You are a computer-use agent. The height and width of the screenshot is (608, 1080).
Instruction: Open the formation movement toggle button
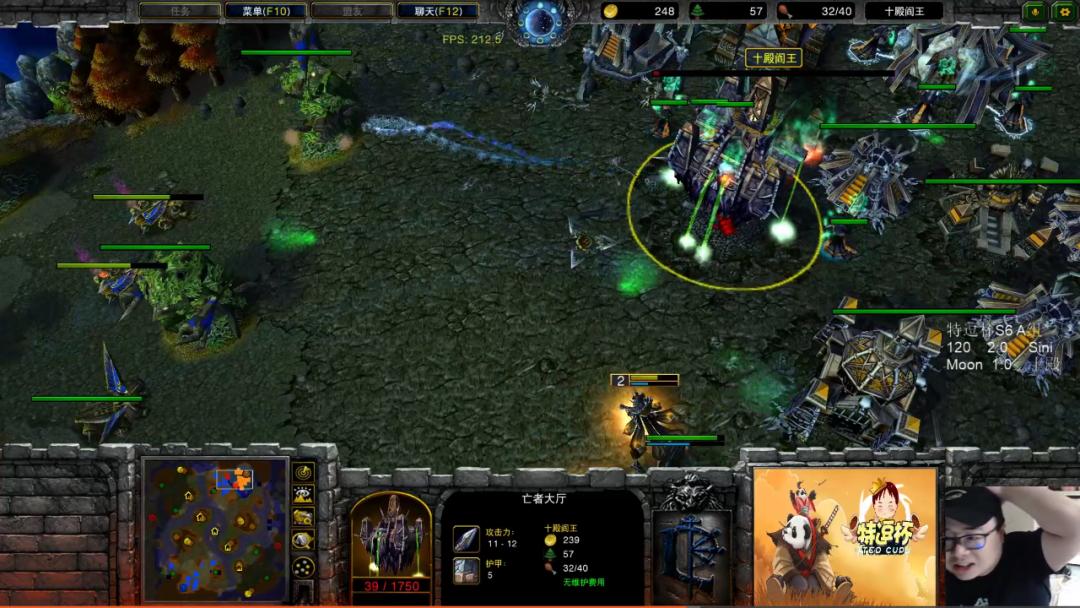pos(303,567)
